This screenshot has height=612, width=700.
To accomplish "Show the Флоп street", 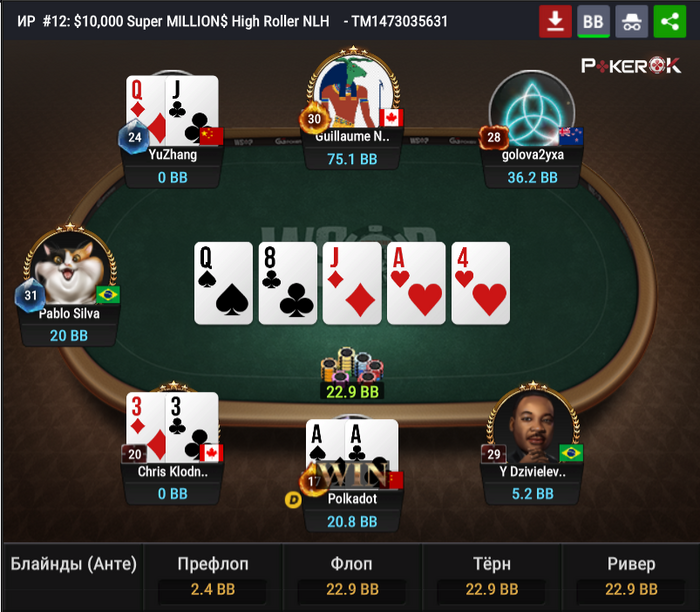I will click(x=351, y=577).
